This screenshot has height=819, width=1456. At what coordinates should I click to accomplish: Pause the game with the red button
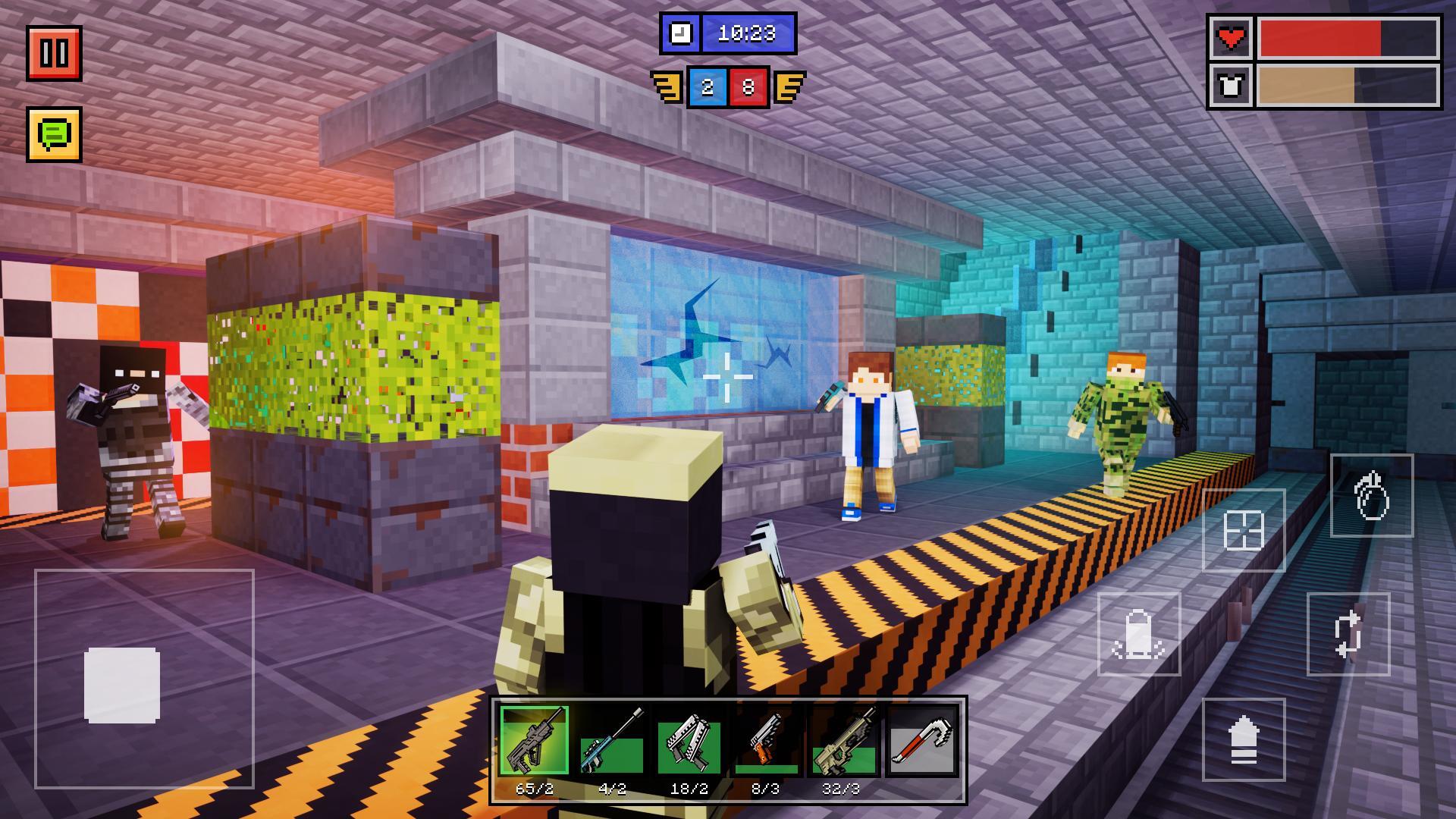(54, 53)
